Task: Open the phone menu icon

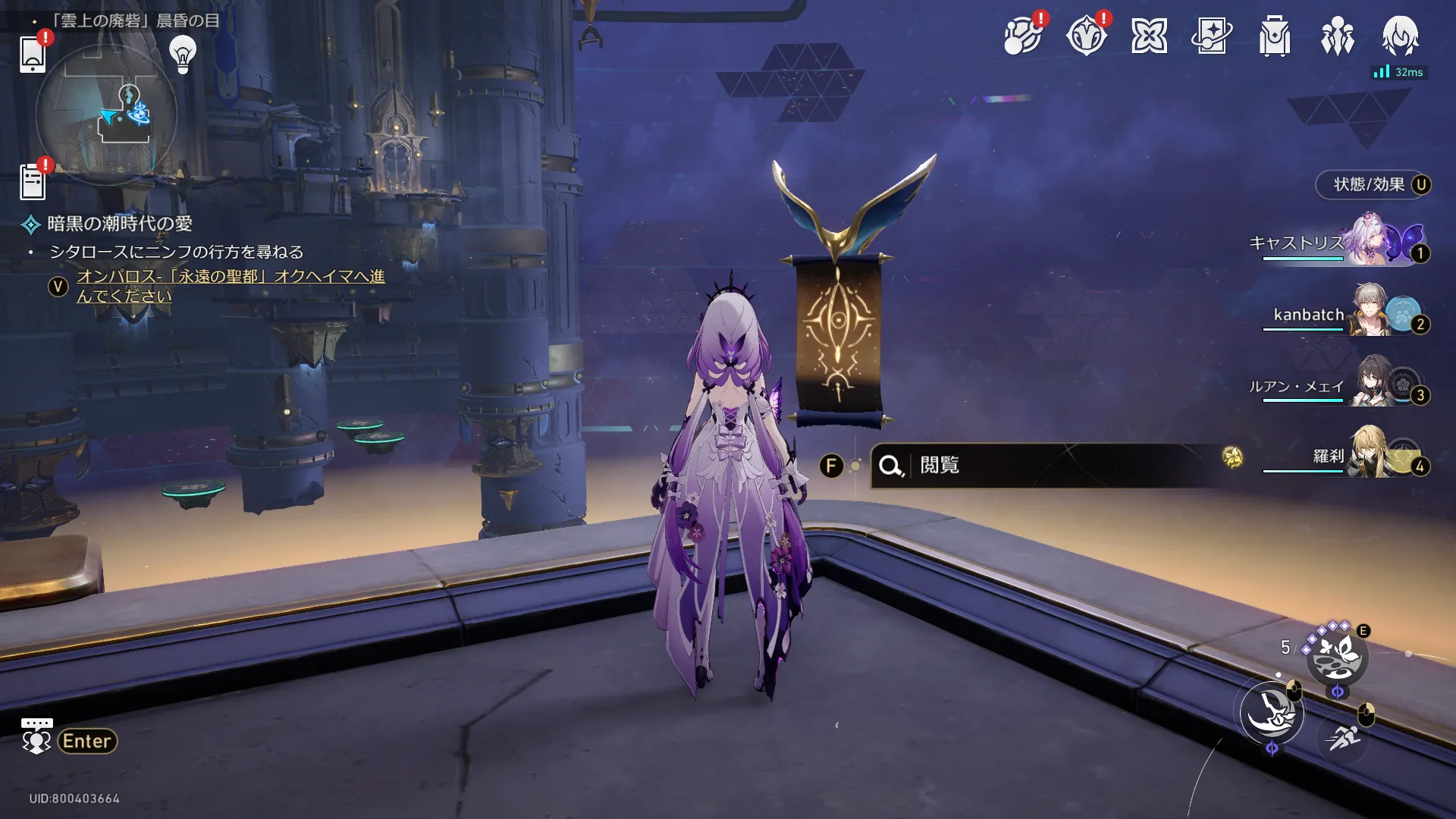Action: 33,54
